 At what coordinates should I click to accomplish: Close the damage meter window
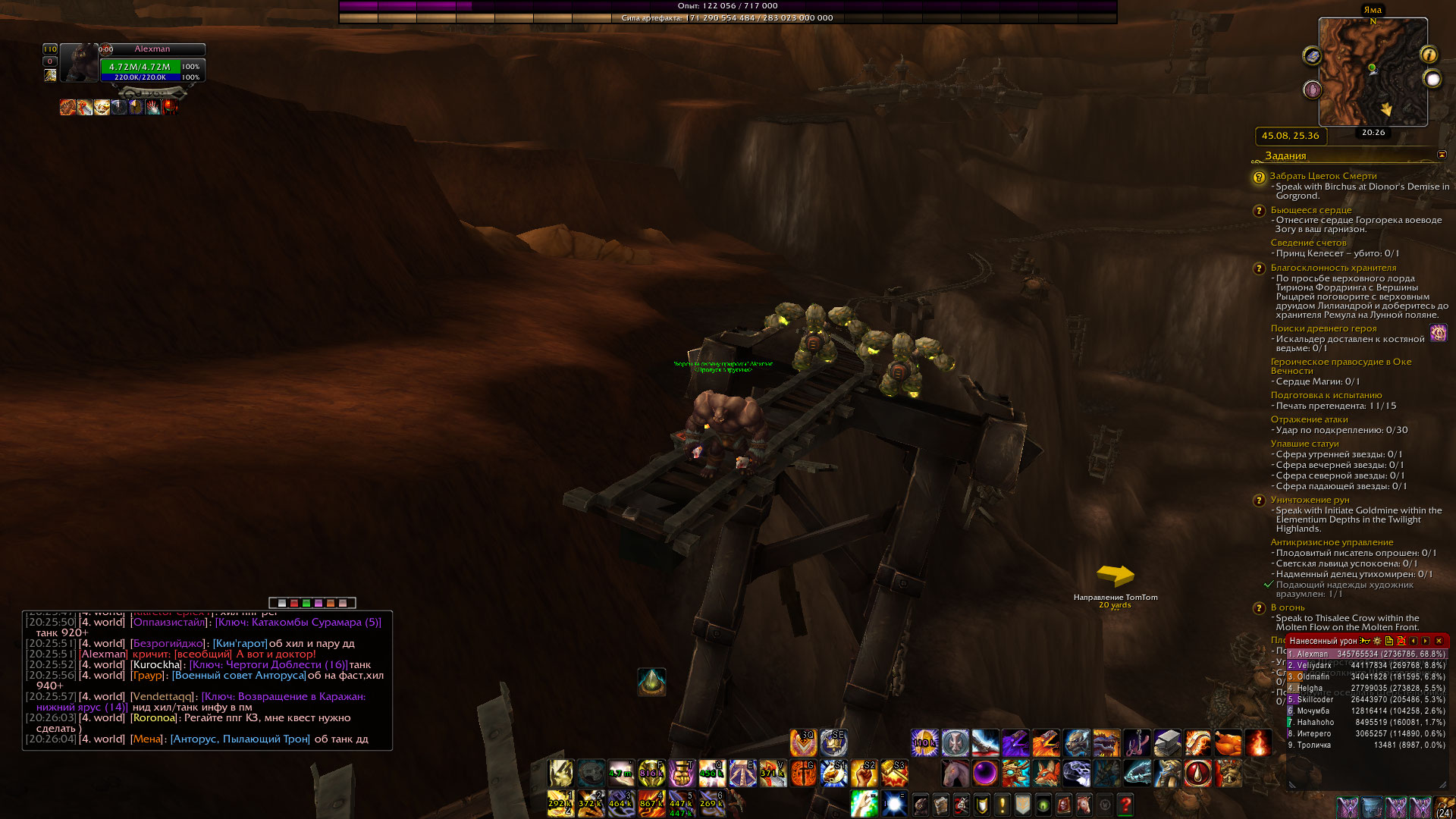(1439, 641)
